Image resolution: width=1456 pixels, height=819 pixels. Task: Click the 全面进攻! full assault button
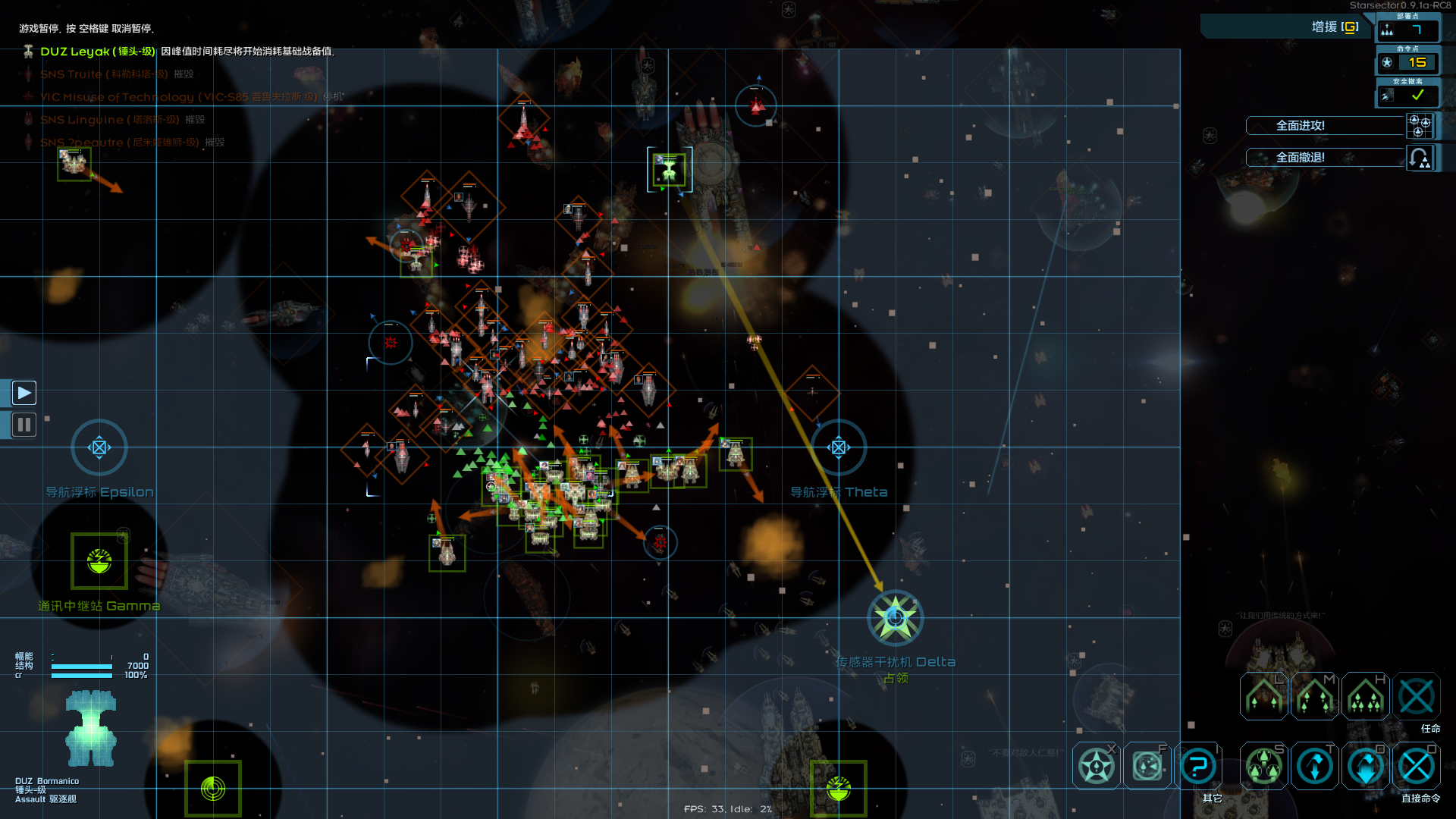click(x=1324, y=125)
